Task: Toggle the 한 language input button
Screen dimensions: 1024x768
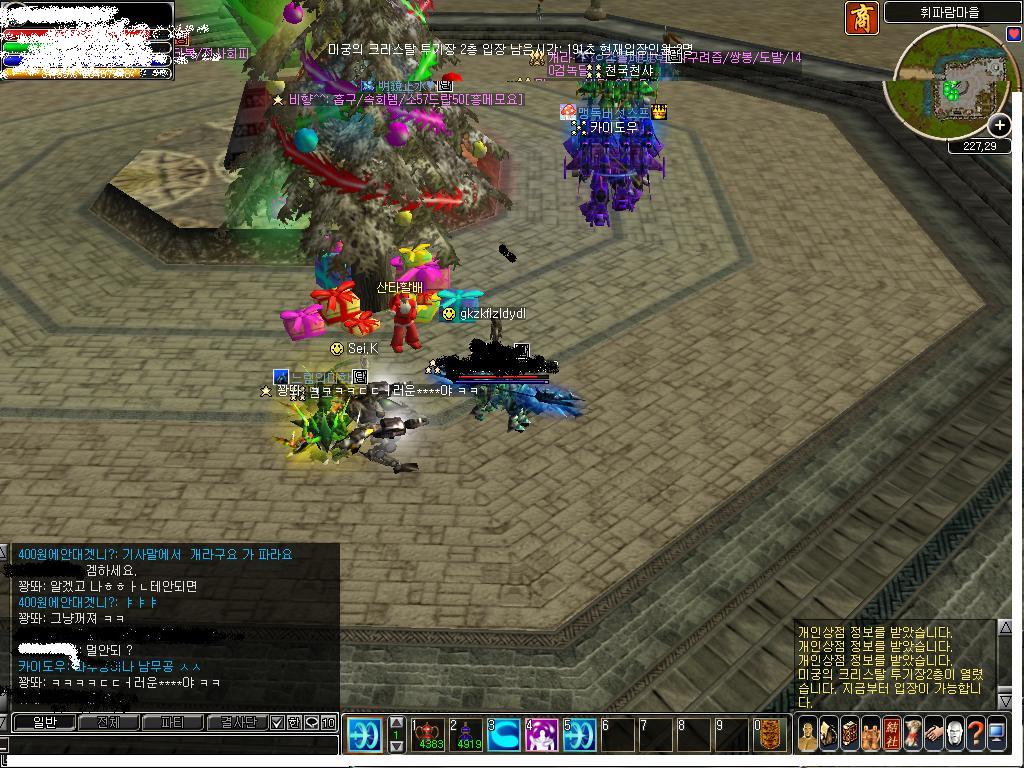Action: pos(294,722)
